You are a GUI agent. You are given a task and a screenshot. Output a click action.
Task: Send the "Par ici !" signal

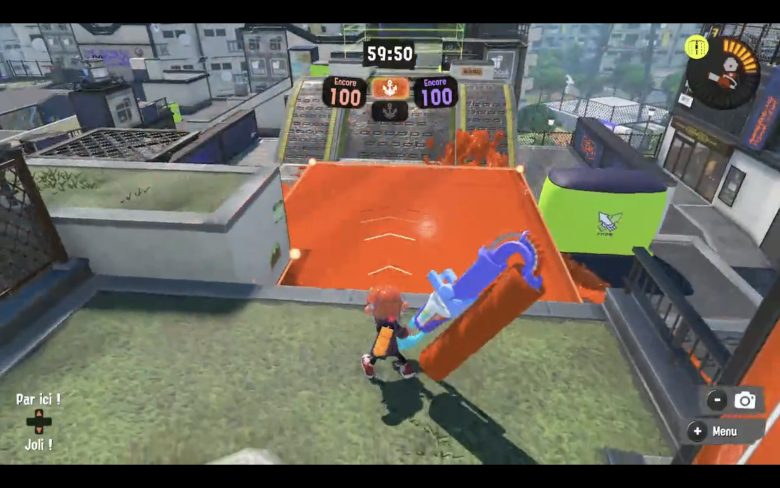[x=38, y=399]
